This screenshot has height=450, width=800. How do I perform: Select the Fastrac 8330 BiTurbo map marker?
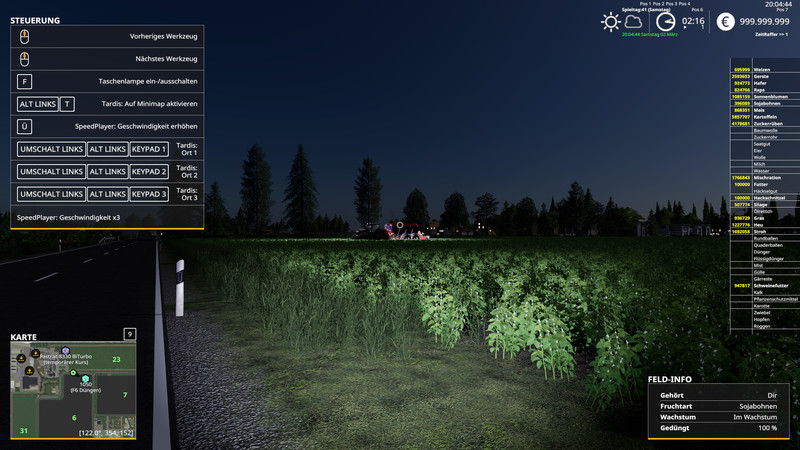coord(66,351)
